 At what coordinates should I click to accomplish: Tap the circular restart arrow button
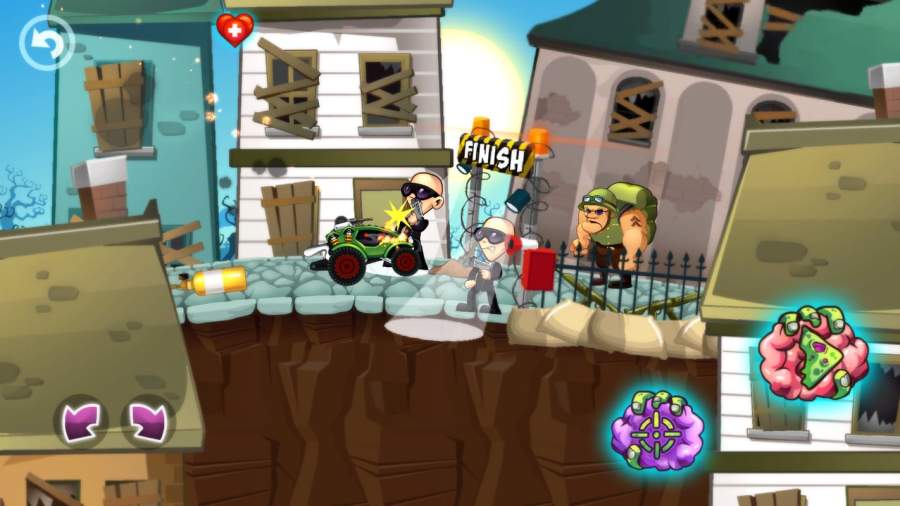[x=46, y=42]
